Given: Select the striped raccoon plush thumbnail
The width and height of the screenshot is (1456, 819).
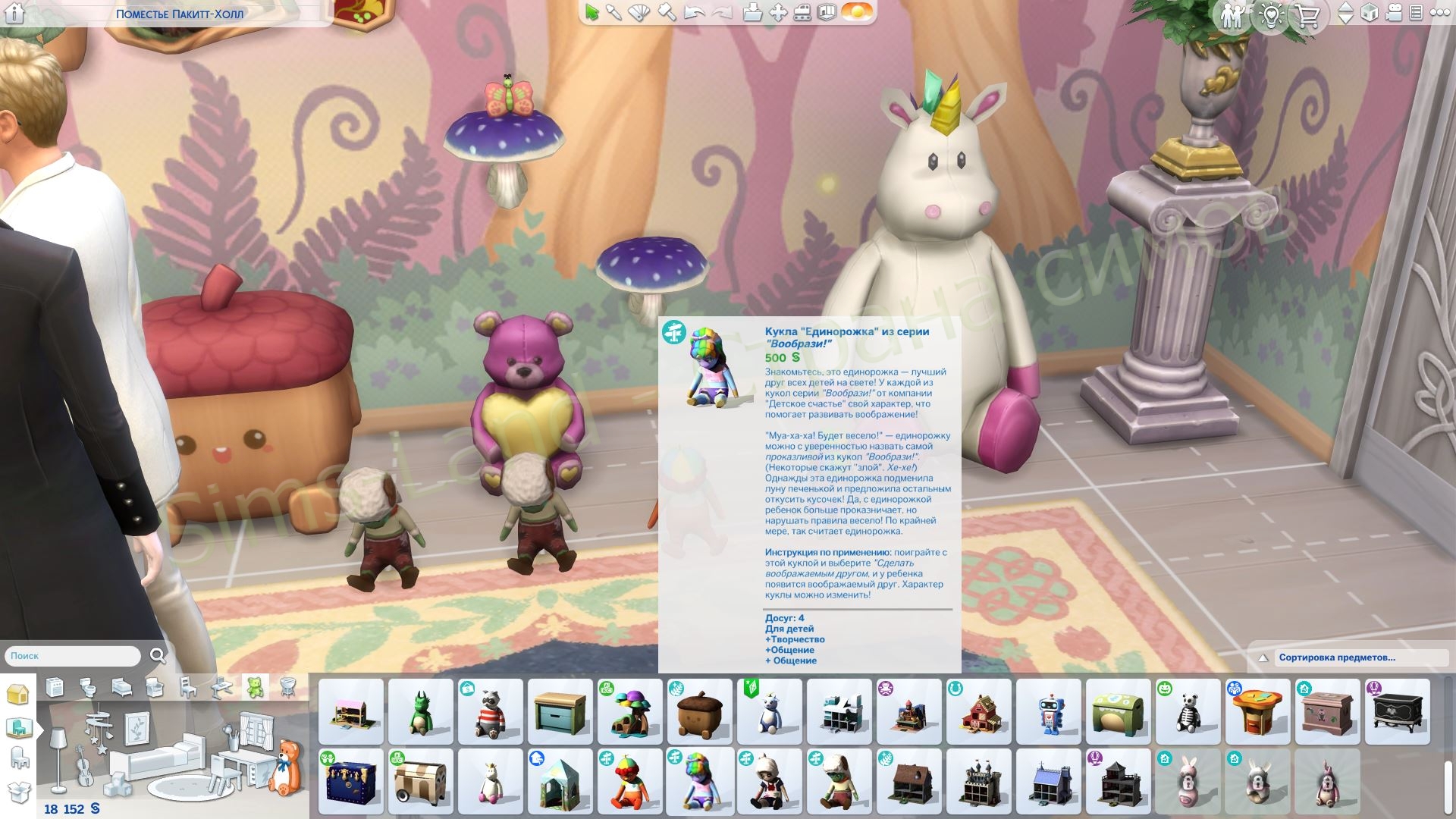Looking at the screenshot, I should pos(490,711).
